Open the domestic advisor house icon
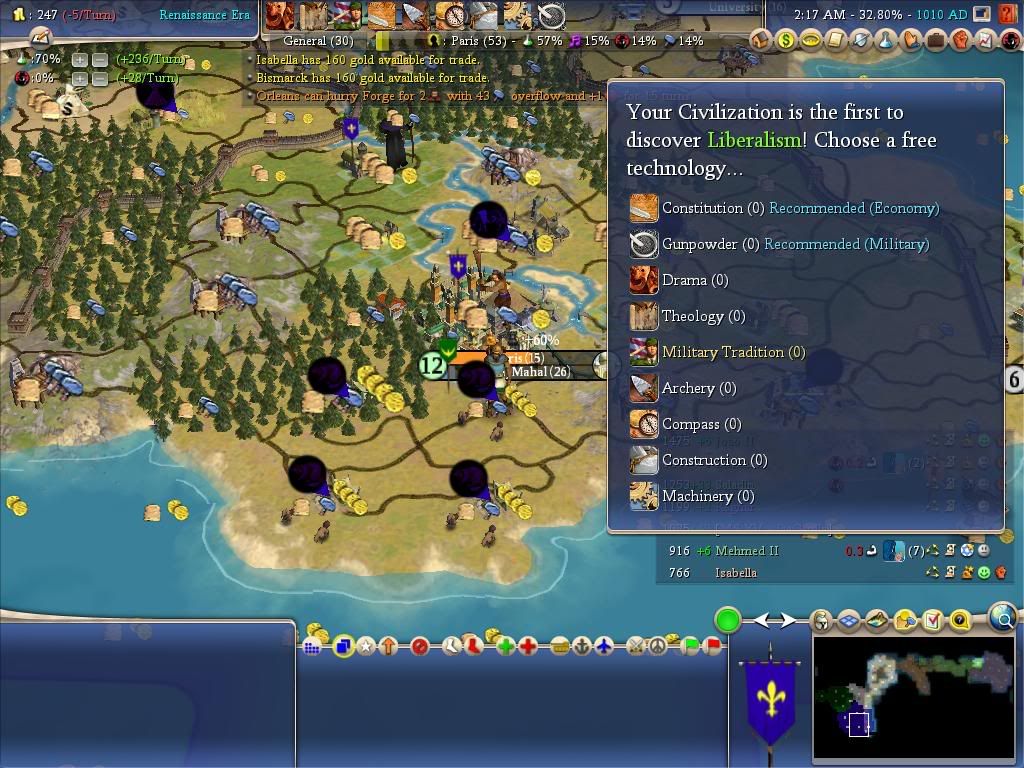The width and height of the screenshot is (1024, 768). 762,40
